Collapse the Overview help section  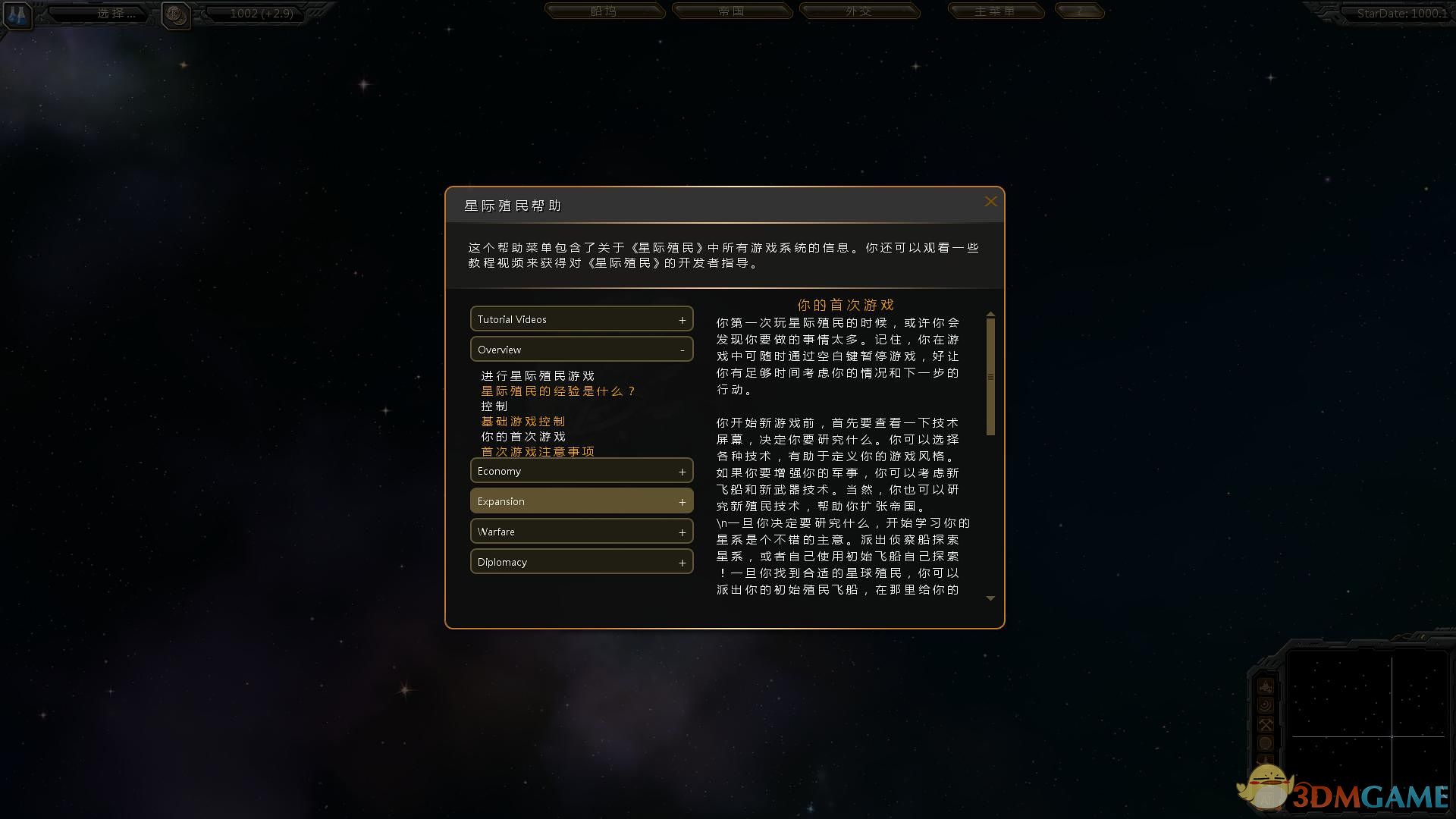click(x=581, y=349)
